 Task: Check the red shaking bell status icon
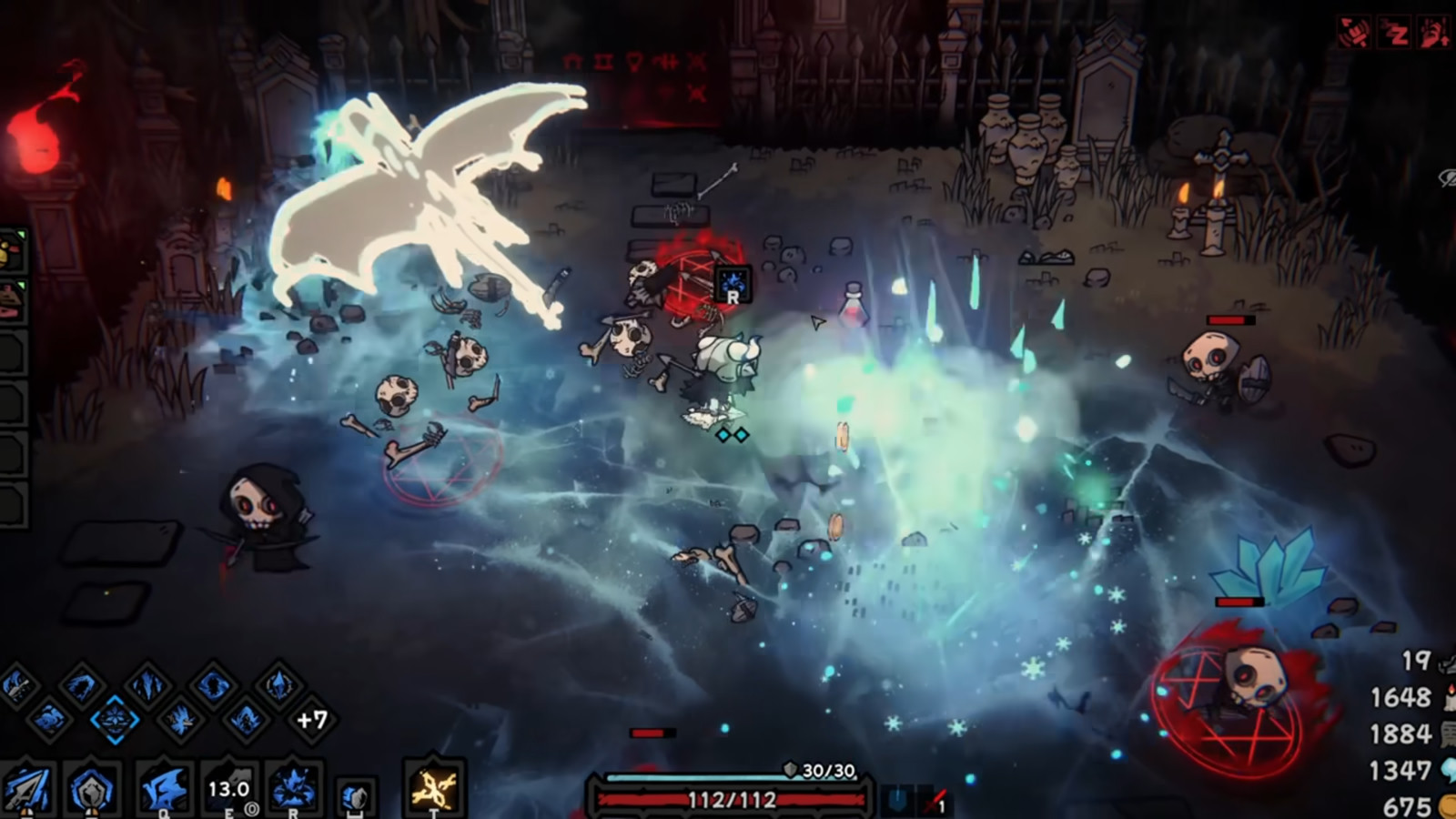click(1355, 34)
